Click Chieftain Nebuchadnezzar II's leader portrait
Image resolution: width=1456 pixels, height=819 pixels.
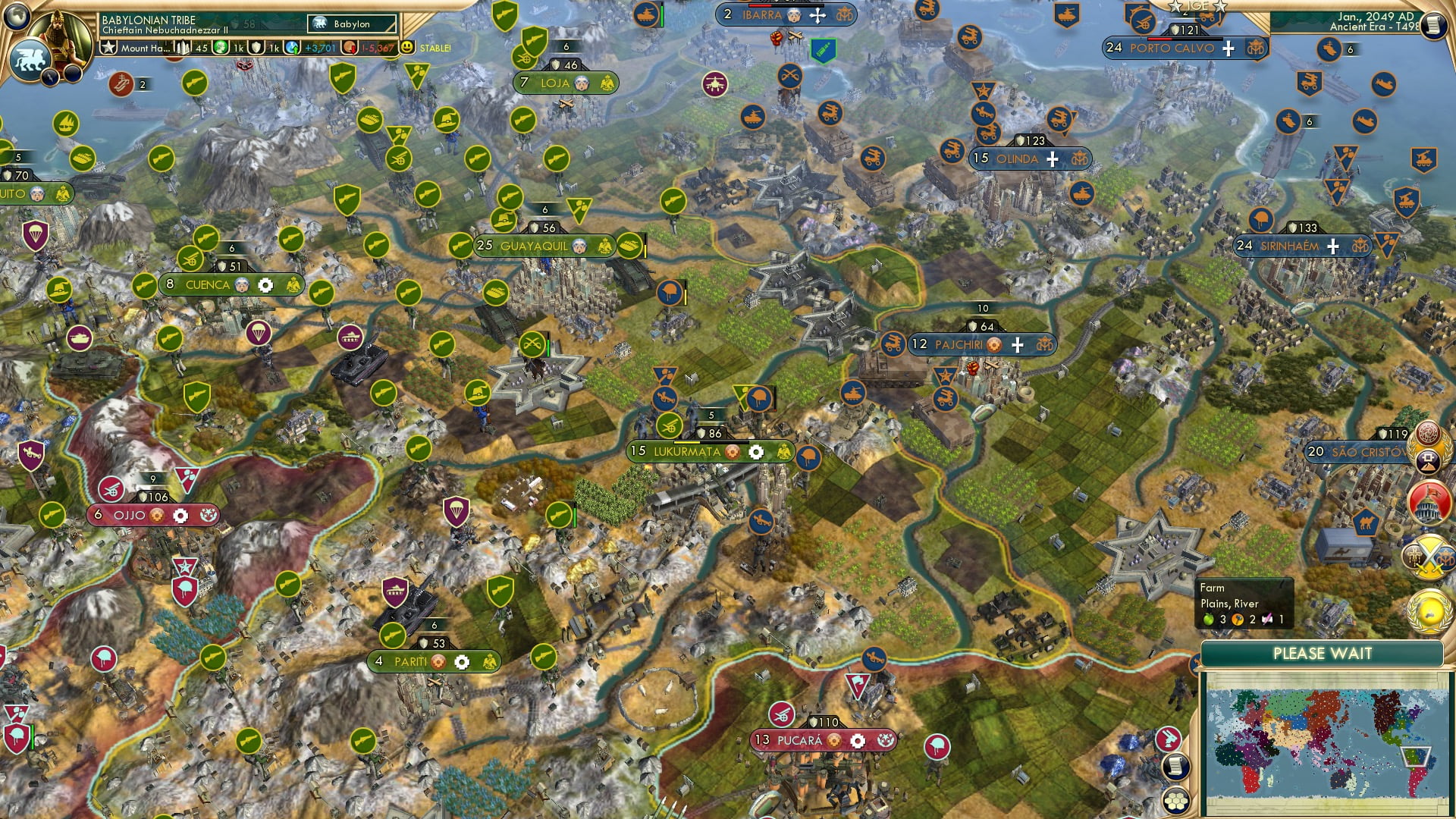(x=58, y=39)
